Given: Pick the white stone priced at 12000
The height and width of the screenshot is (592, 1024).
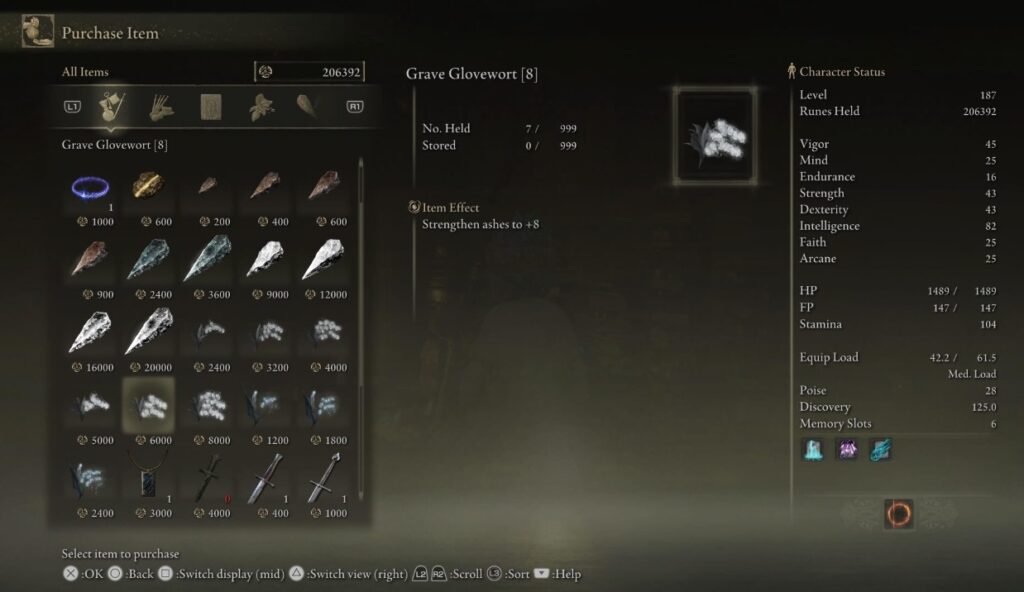Looking at the screenshot, I should [322, 260].
